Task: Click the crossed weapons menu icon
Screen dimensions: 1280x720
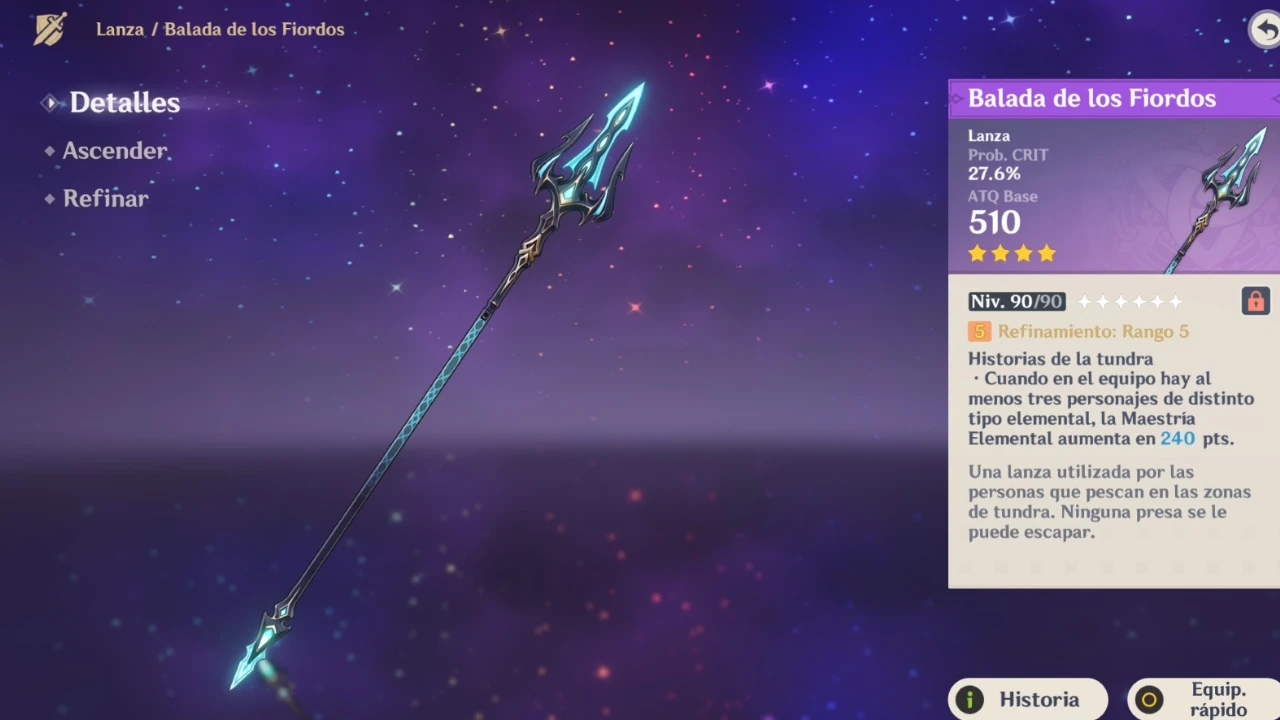Action: point(50,29)
